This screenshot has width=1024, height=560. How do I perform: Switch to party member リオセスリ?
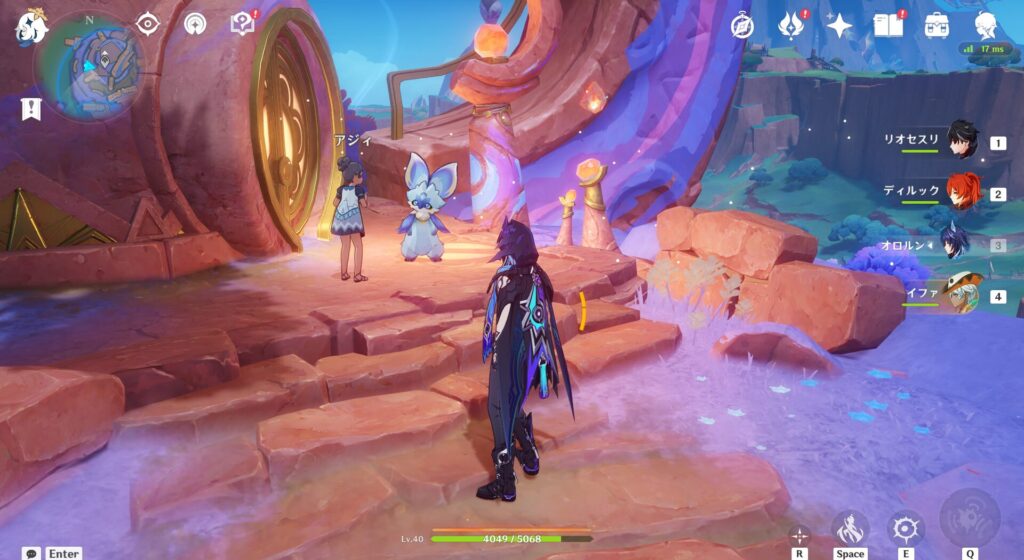tap(962, 142)
